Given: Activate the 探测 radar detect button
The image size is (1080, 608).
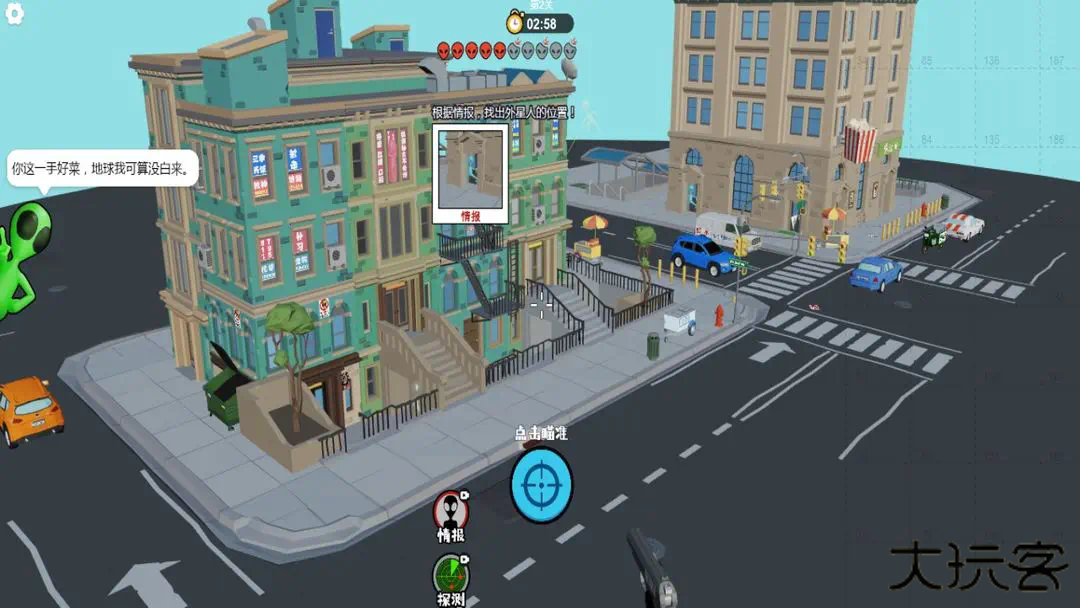Looking at the screenshot, I should tap(451, 574).
